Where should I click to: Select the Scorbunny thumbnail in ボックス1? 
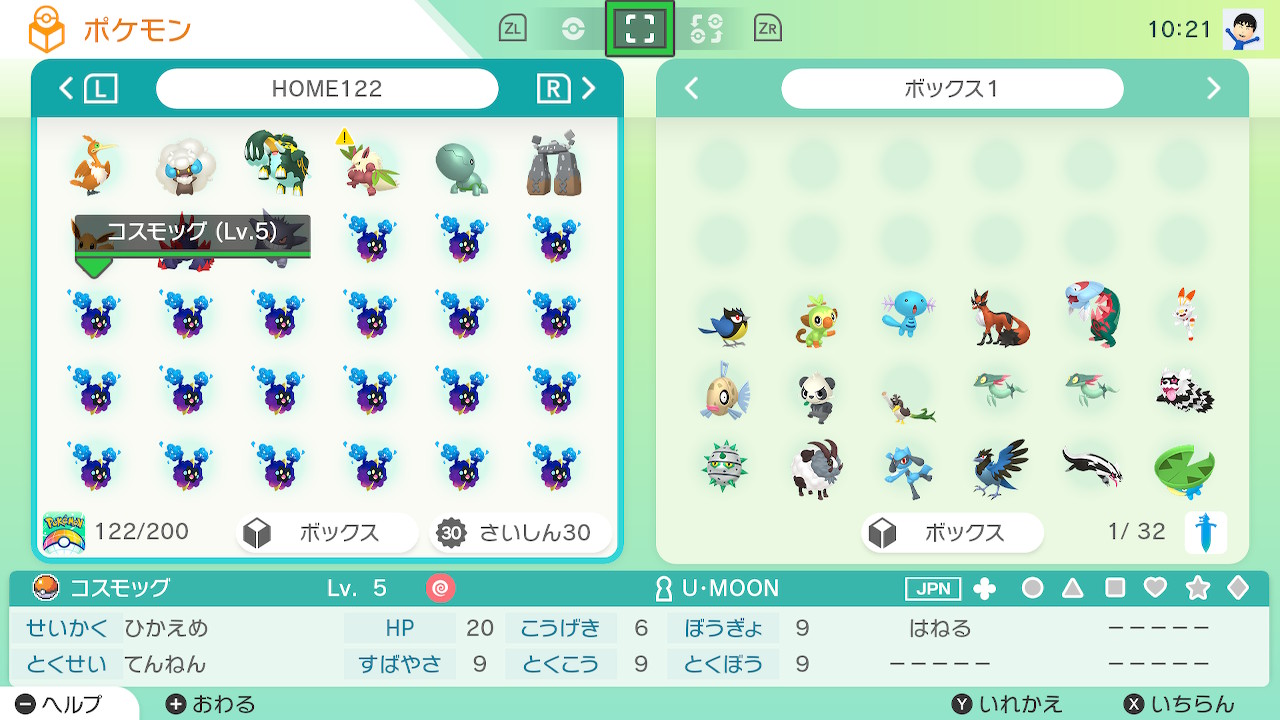[1184, 314]
